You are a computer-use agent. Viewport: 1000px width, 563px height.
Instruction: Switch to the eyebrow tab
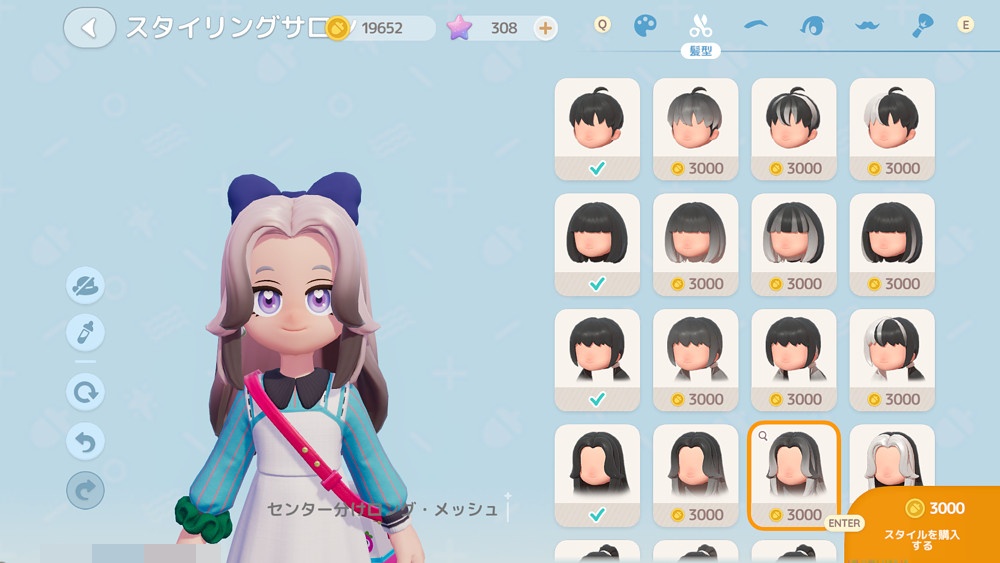(758, 26)
